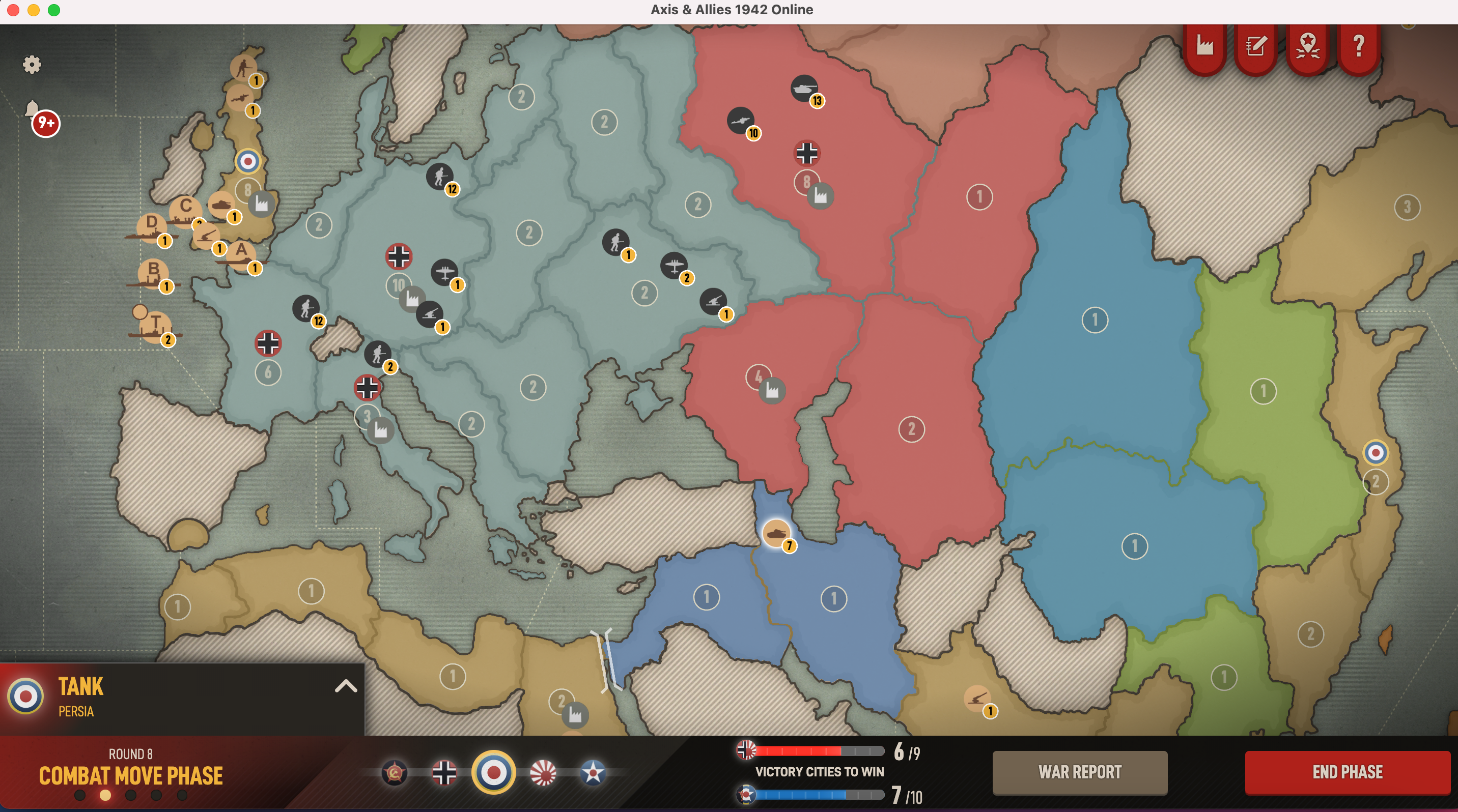Collapse the Tank Persia info panel
1458x812 pixels.
[346, 686]
